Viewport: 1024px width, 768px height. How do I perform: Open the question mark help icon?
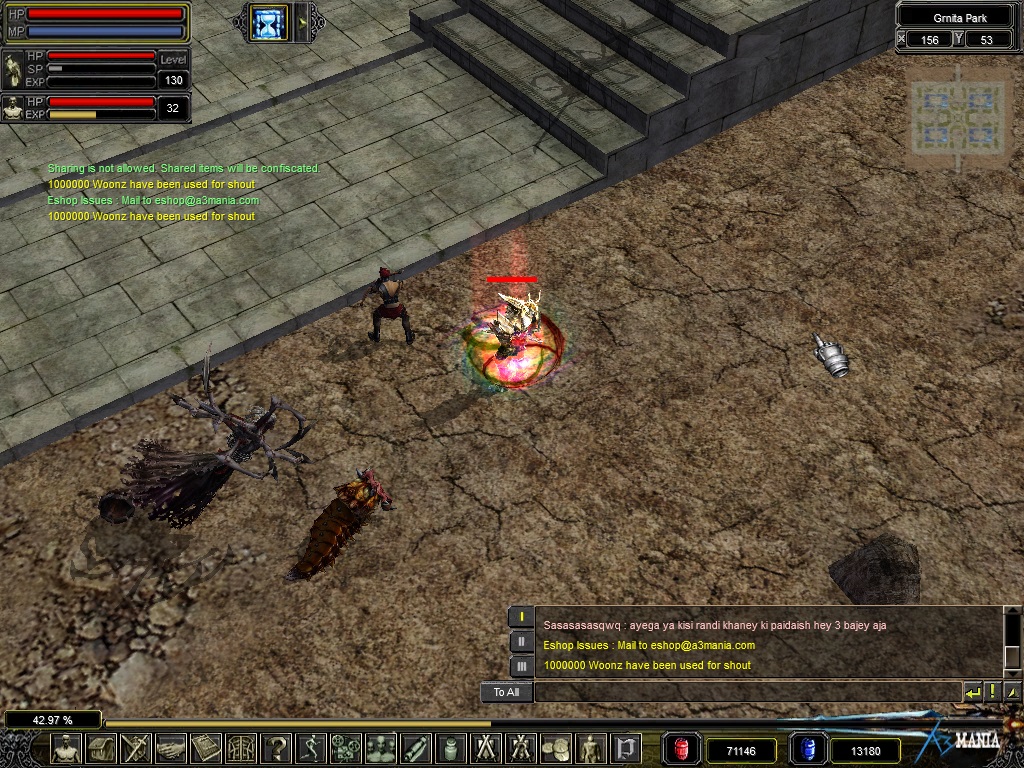[276, 748]
